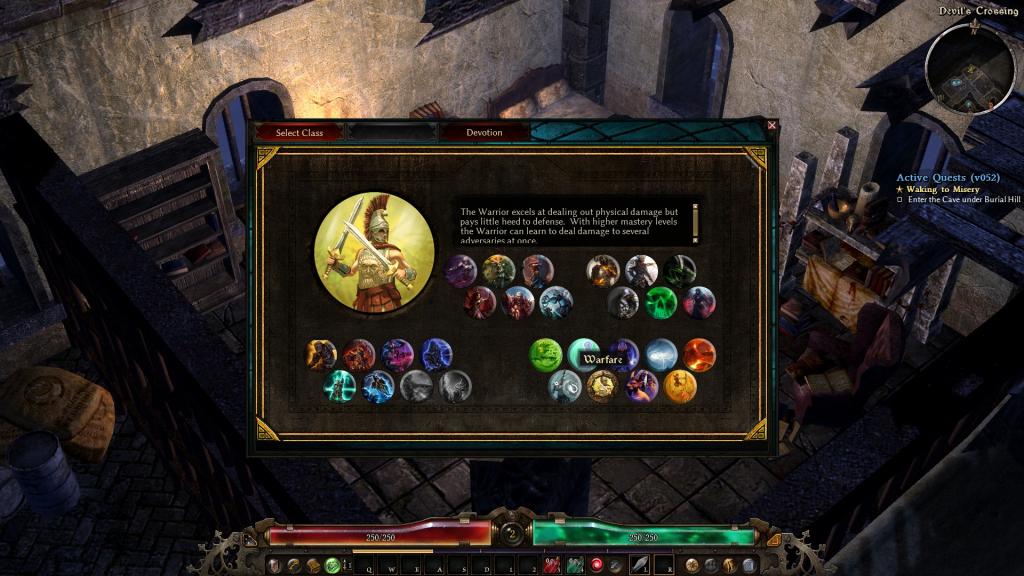The image size is (1024, 576).
Task: Close the class selection window
Action: tap(771, 125)
